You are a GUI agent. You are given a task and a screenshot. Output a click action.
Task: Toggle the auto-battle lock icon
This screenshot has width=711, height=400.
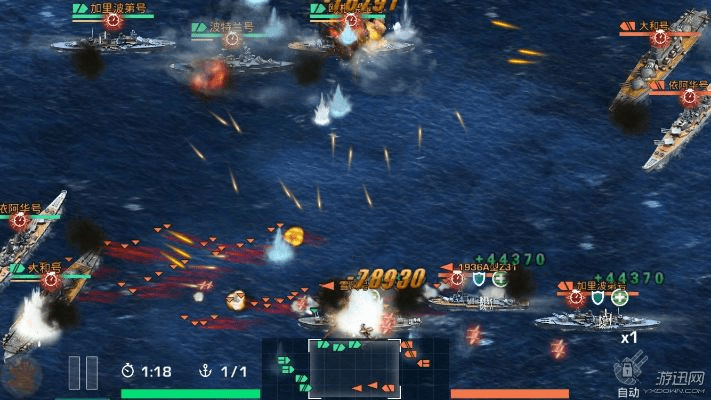(x=628, y=371)
